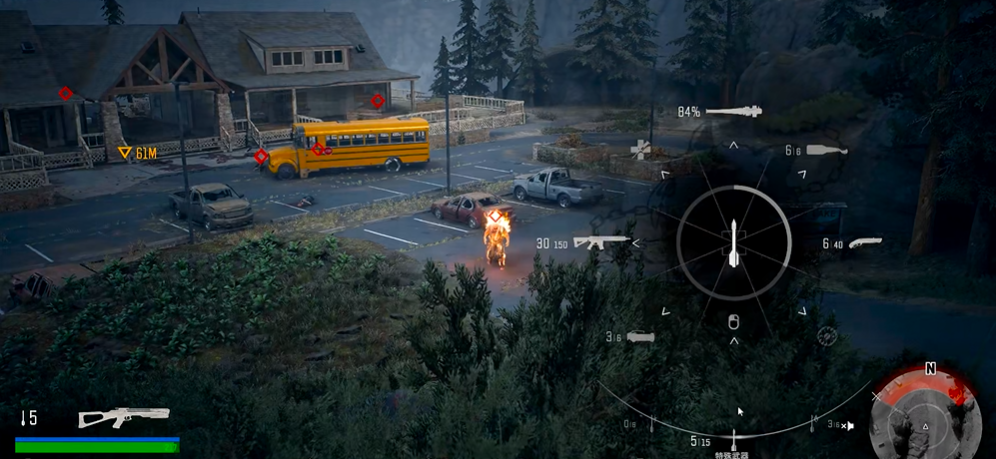Select the medical bandage cross slot

point(640,150)
